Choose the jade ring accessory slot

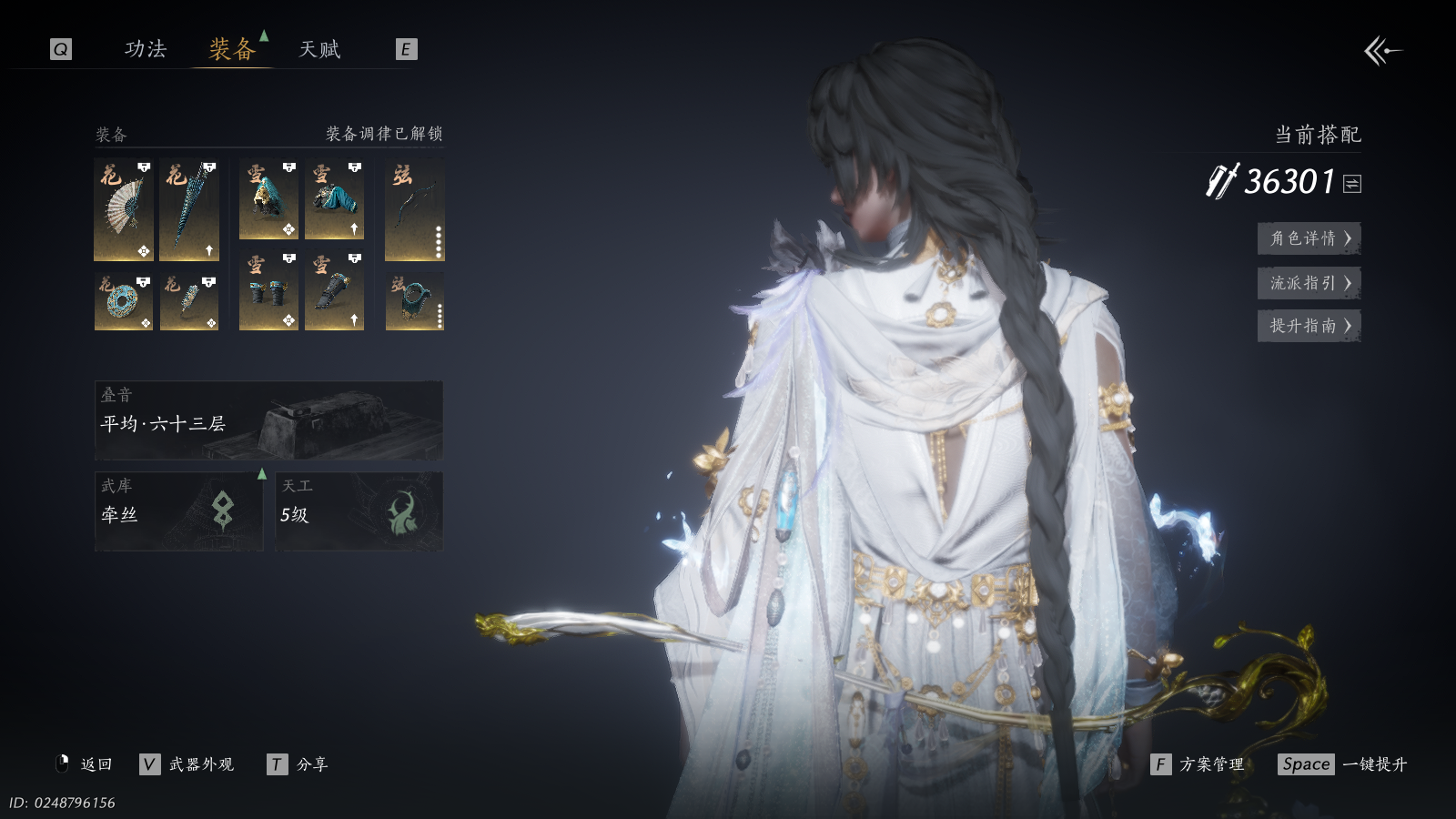click(x=124, y=302)
